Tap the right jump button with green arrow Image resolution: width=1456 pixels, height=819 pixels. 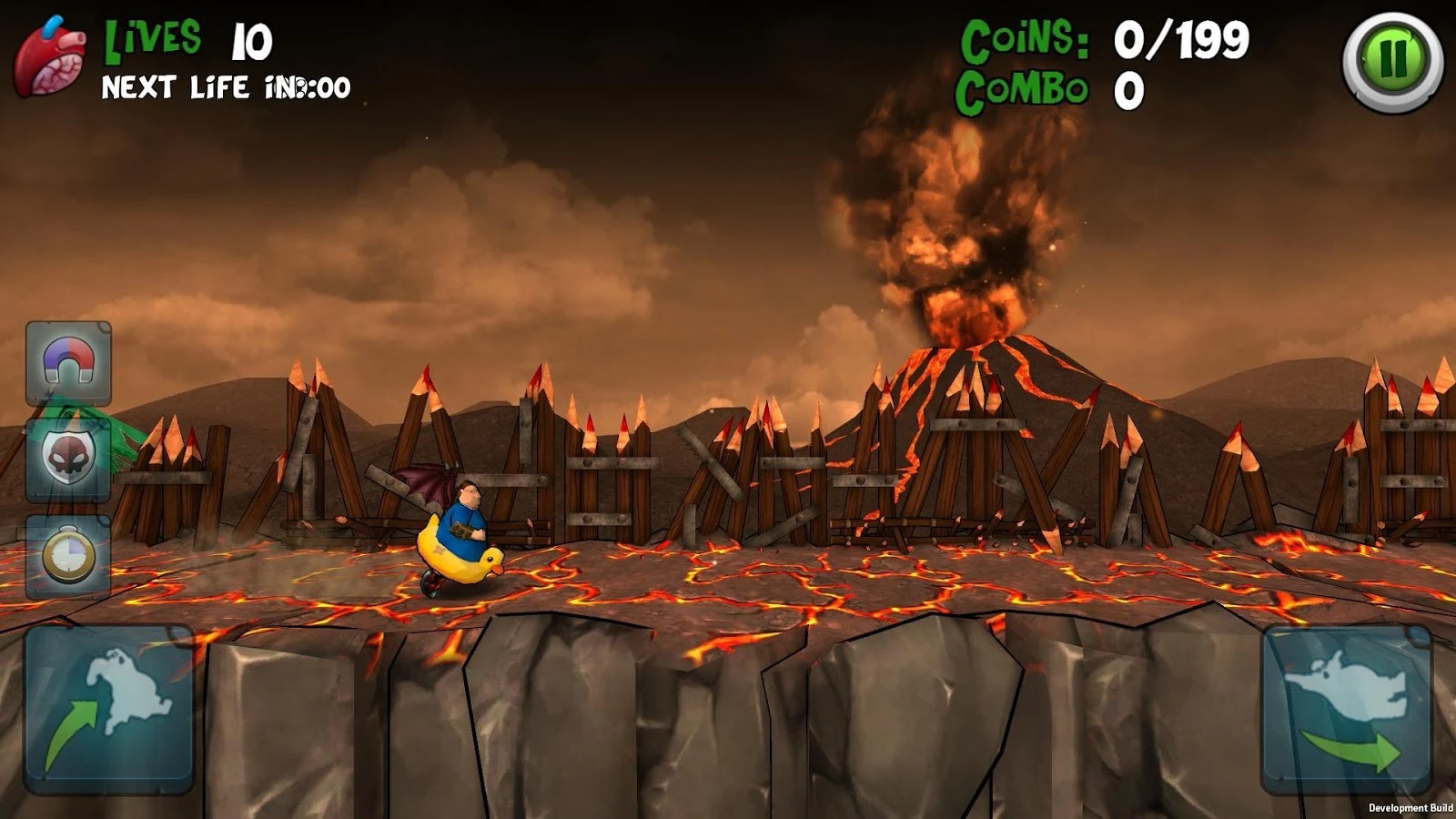(x=1347, y=710)
